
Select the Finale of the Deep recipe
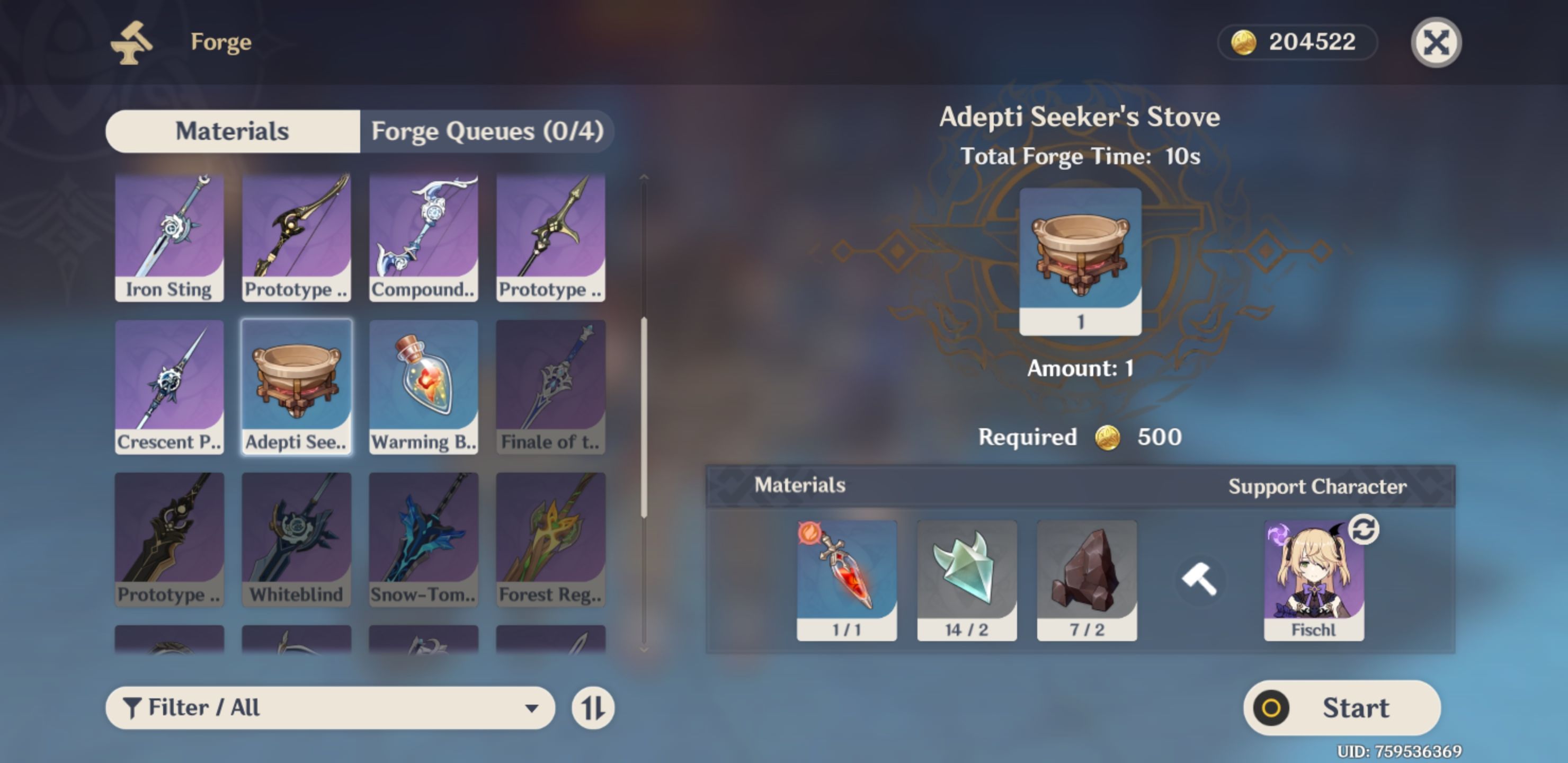[551, 387]
